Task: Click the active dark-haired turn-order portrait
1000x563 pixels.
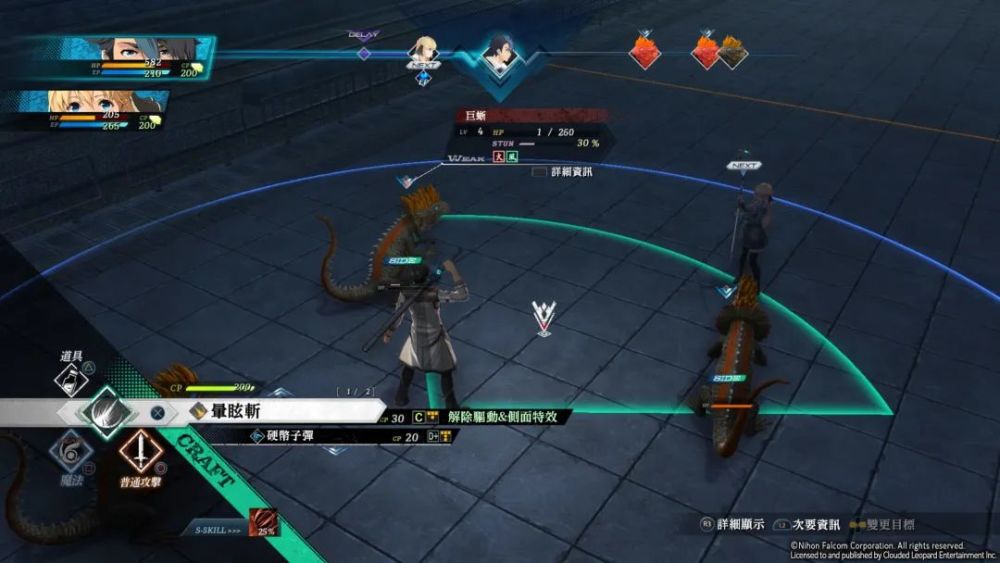Action: (497, 53)
